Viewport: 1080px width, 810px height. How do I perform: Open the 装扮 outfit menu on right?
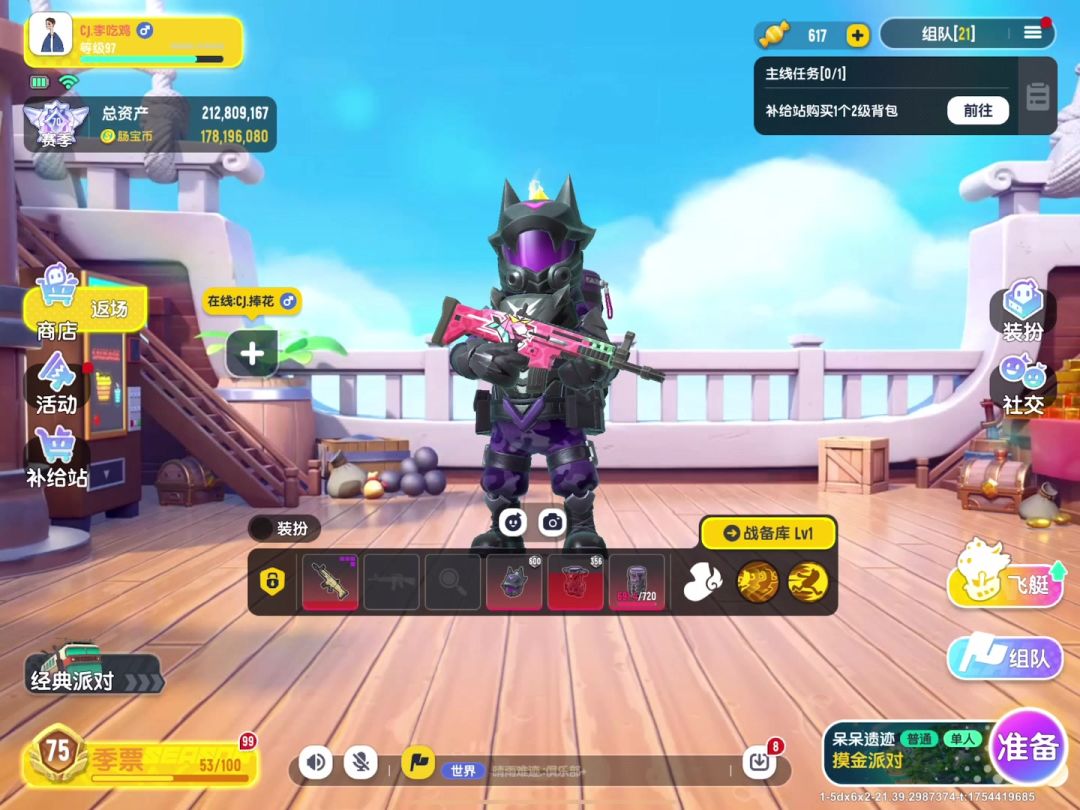[1022, 311]
